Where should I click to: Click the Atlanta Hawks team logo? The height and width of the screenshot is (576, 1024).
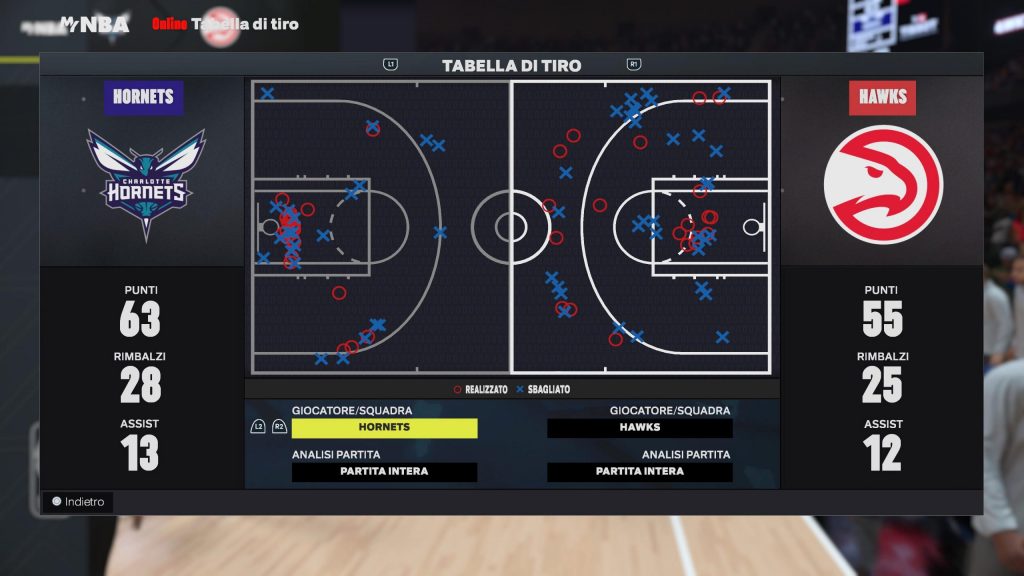coord(883,184)
